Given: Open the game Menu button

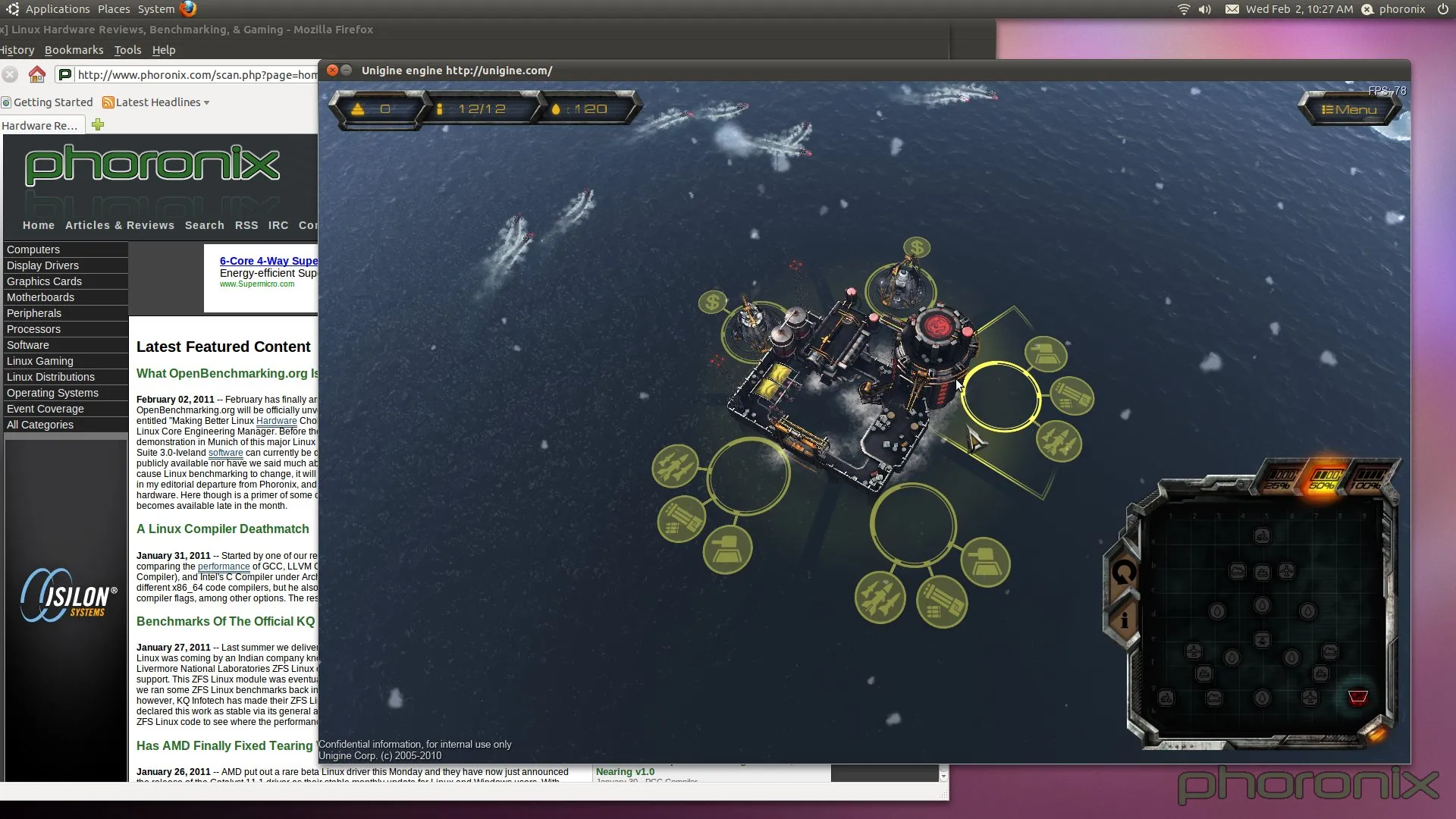Looking at the screenshot, I should (1349, 110).
